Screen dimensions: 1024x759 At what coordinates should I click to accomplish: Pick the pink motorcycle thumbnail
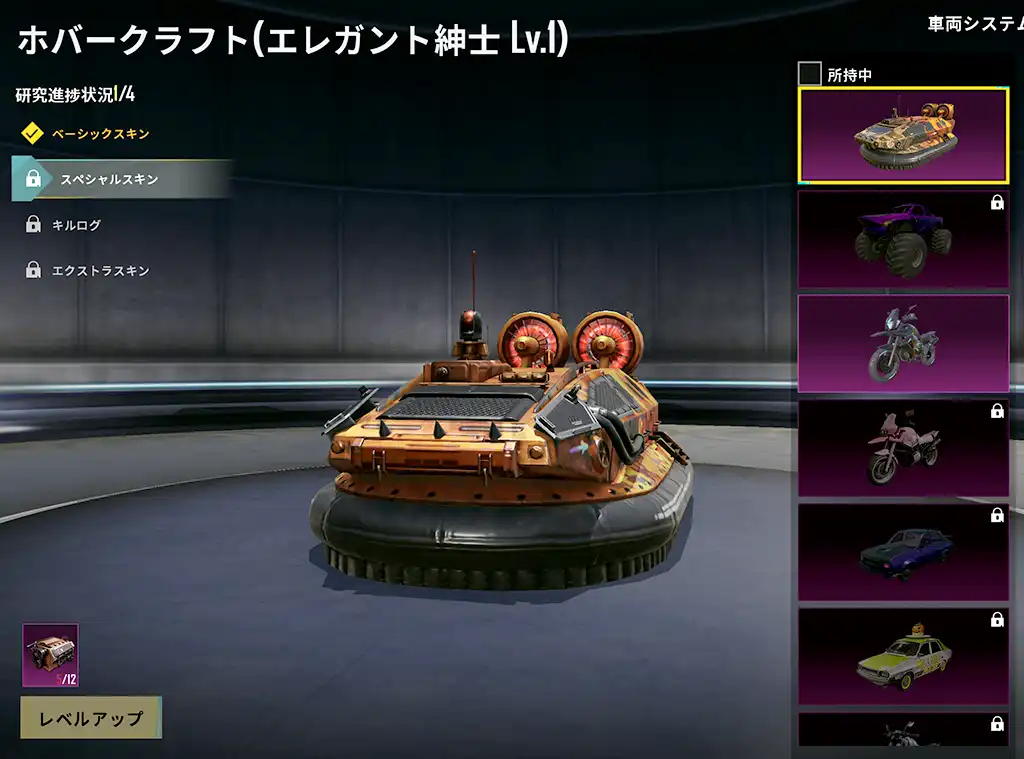903,448
